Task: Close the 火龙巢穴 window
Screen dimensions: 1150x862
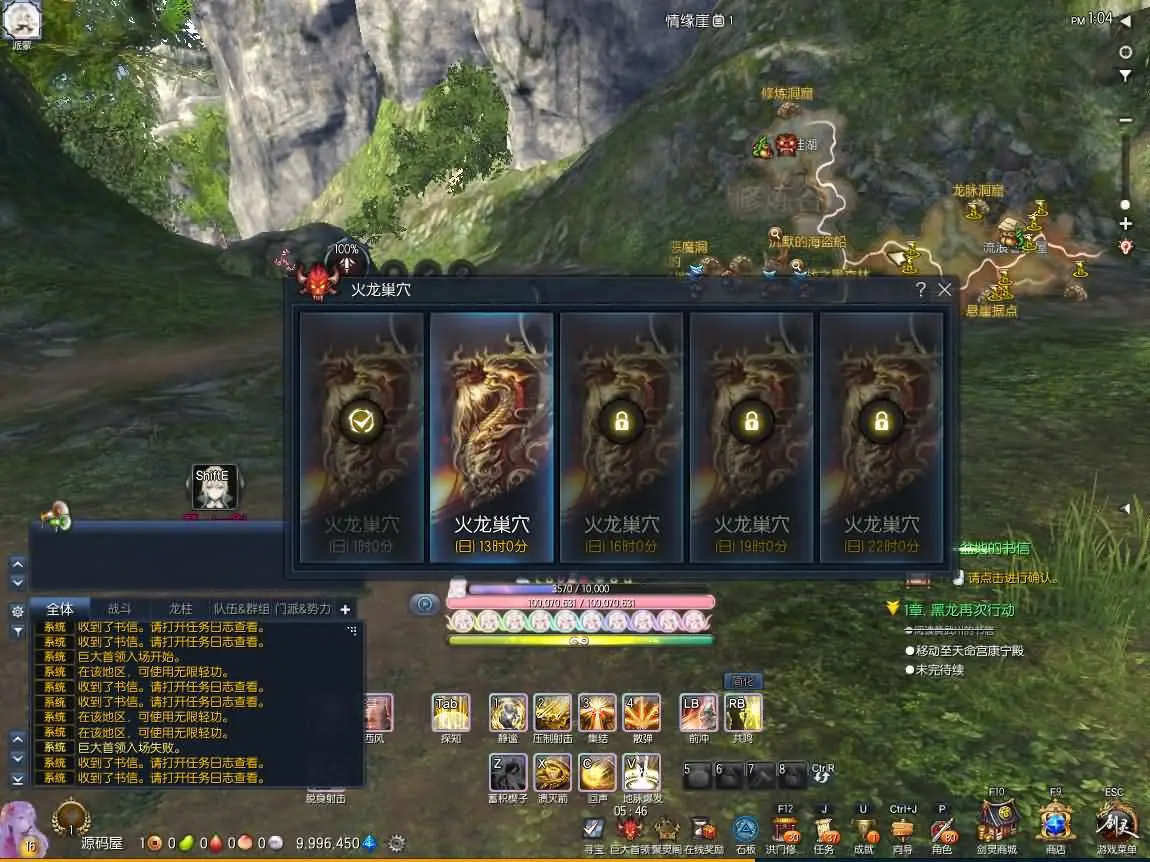Action: (x=945, y=290)
